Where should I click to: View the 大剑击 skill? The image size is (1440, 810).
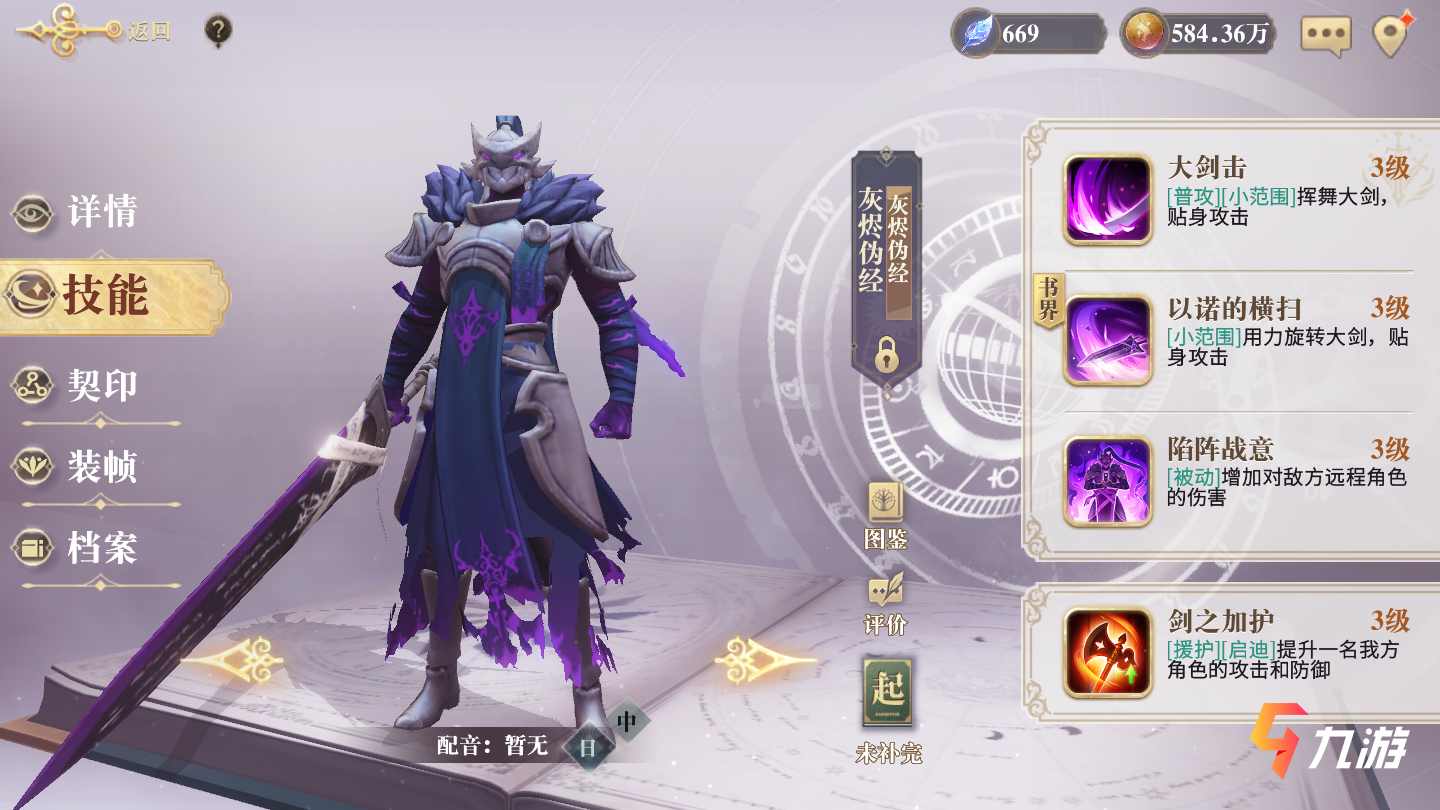pos(1107,198)
